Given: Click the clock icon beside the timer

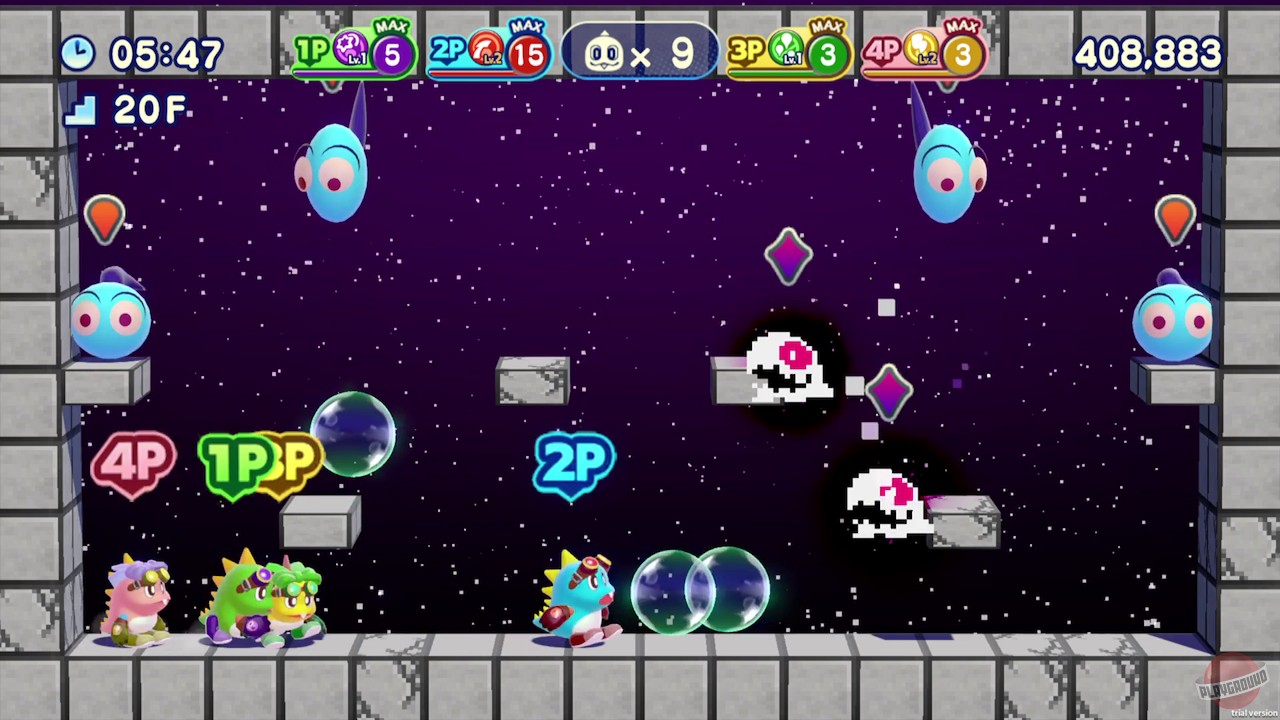Looking at the screenshot, I should [77, 54].
